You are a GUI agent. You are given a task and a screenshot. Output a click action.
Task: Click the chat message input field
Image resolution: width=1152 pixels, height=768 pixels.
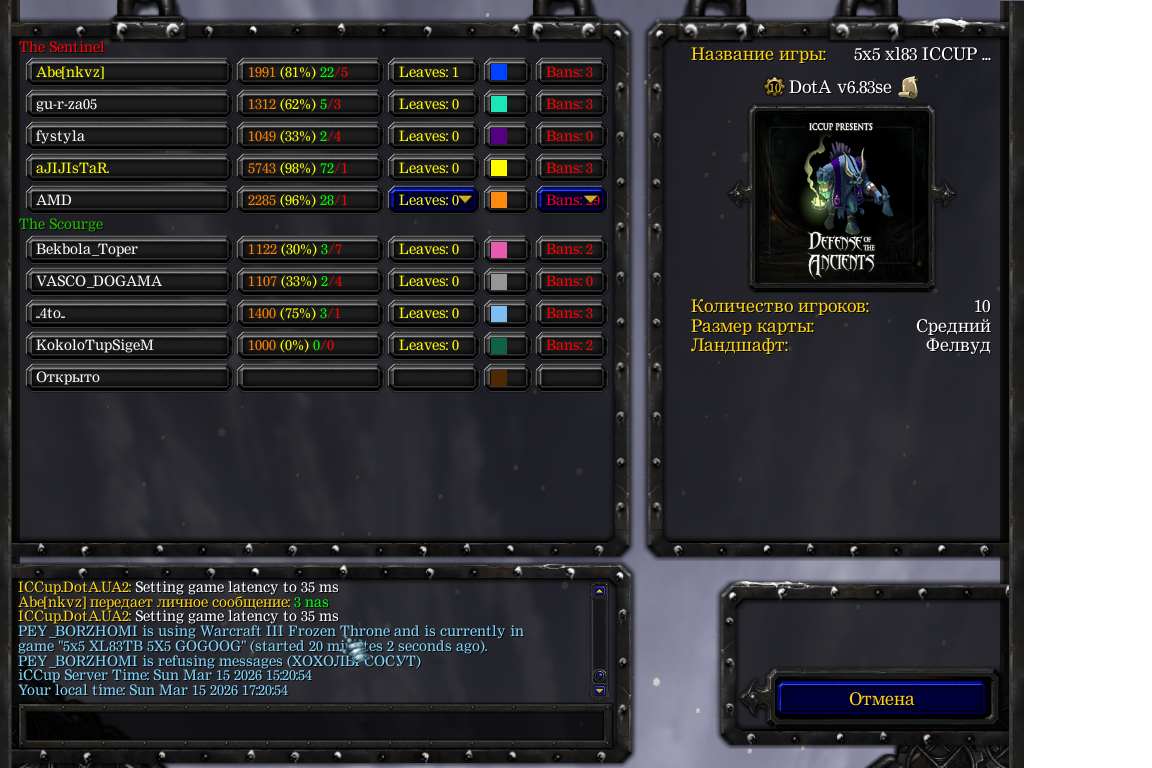[314, 724]
